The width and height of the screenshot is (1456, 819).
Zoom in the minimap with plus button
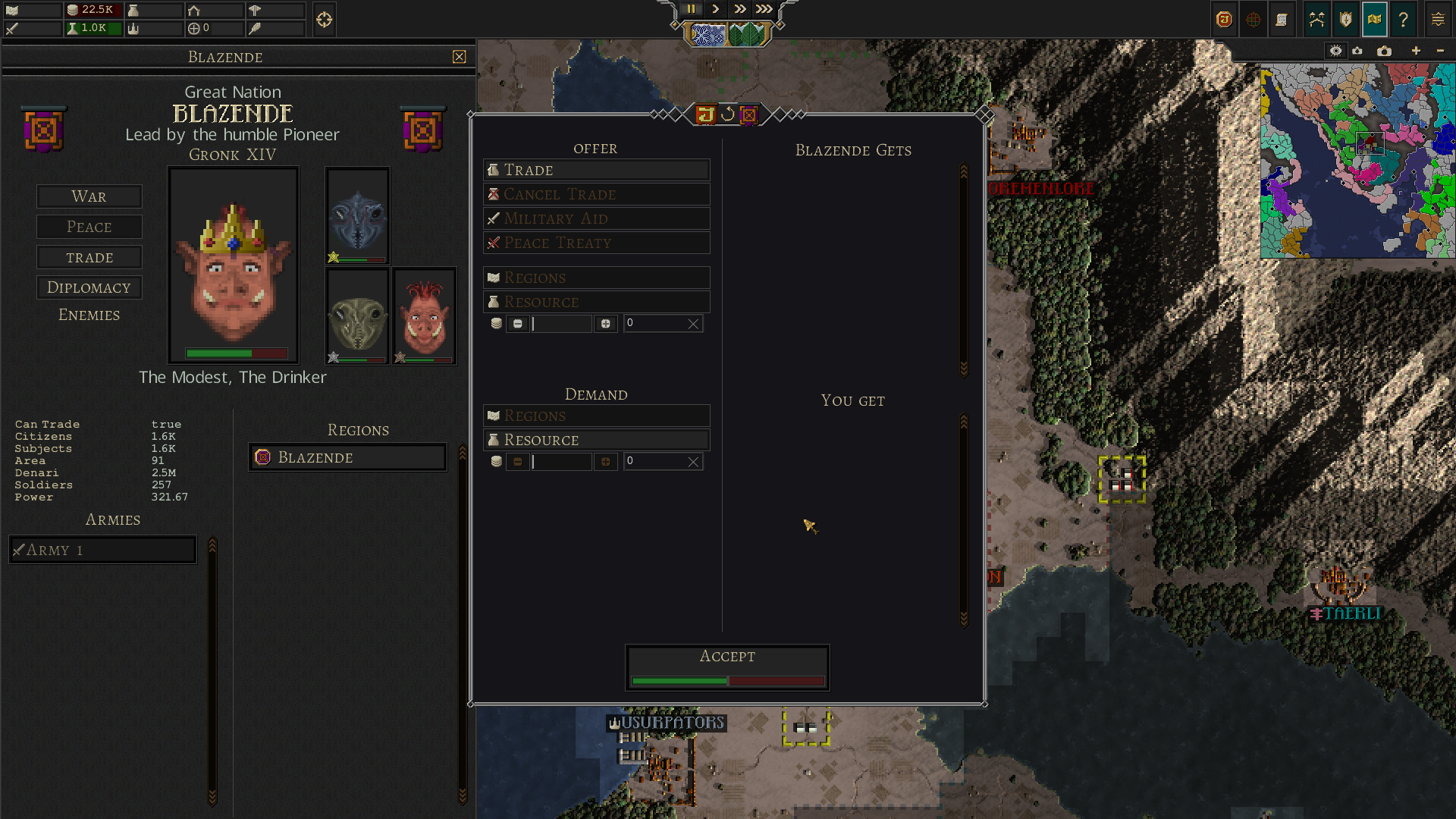tap(1415, 51)
